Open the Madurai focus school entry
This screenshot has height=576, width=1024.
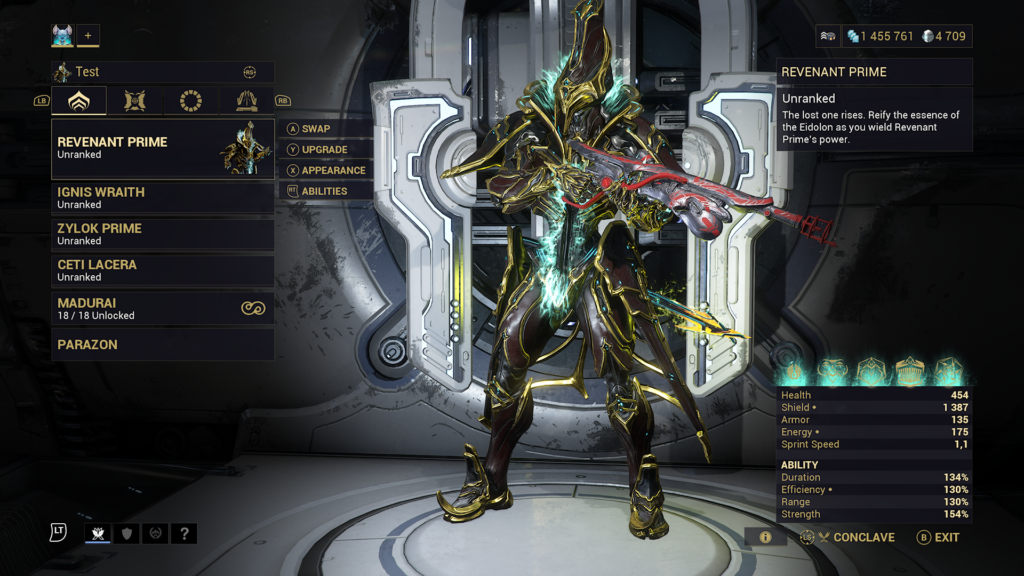[x=163, y=308]
